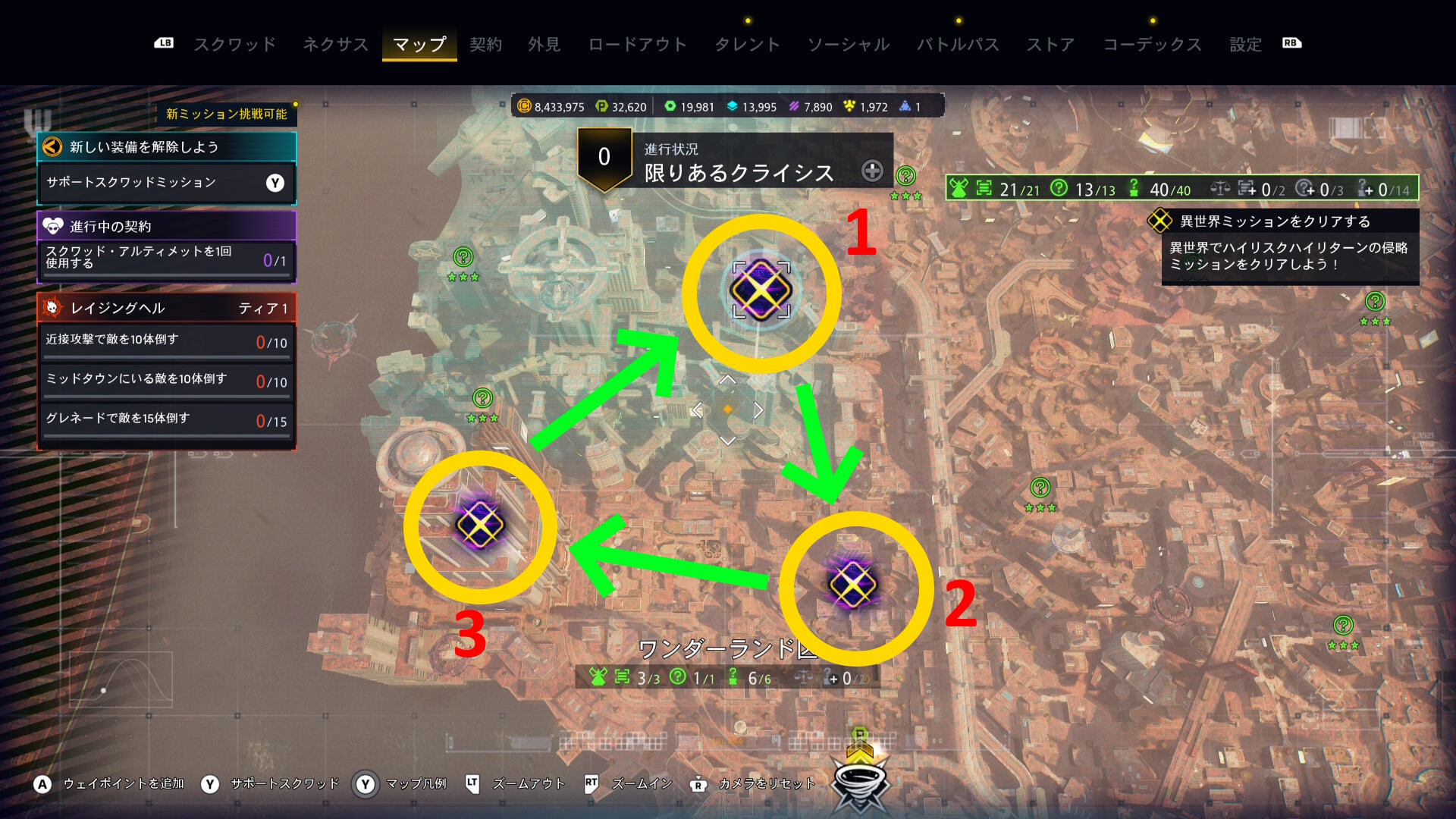
Task: Open the コーデックス tab
Action: 1152,44
